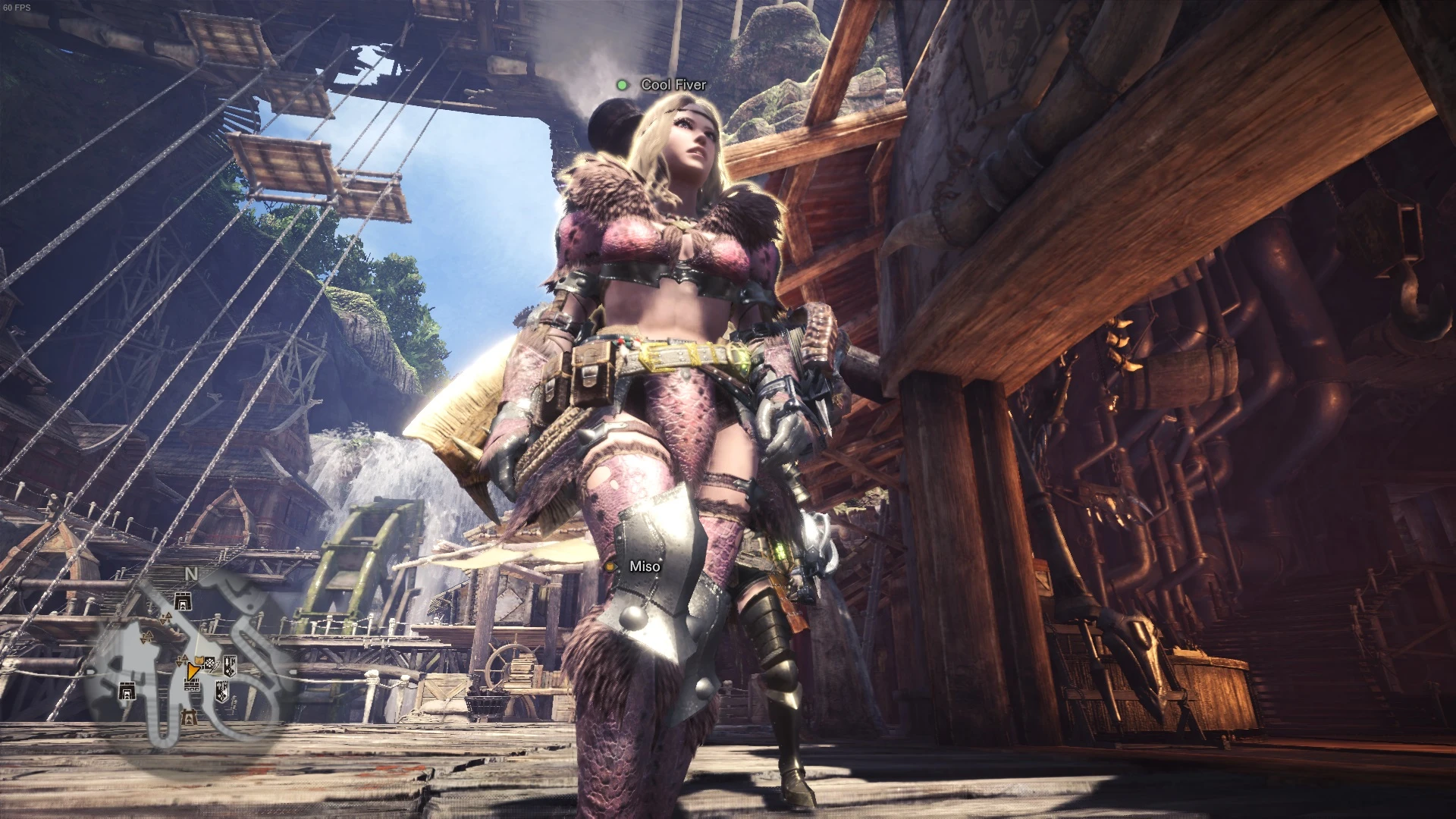
Task: Toggle the orange status dot beside Miso
Action: click(x=611, y=566)
